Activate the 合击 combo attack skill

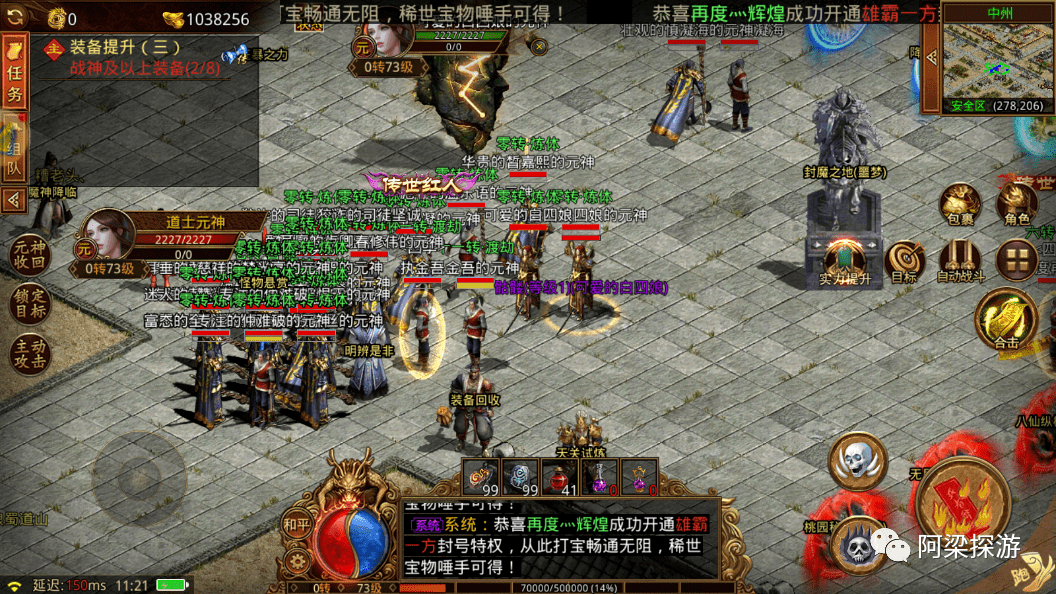pos(1006,319)
